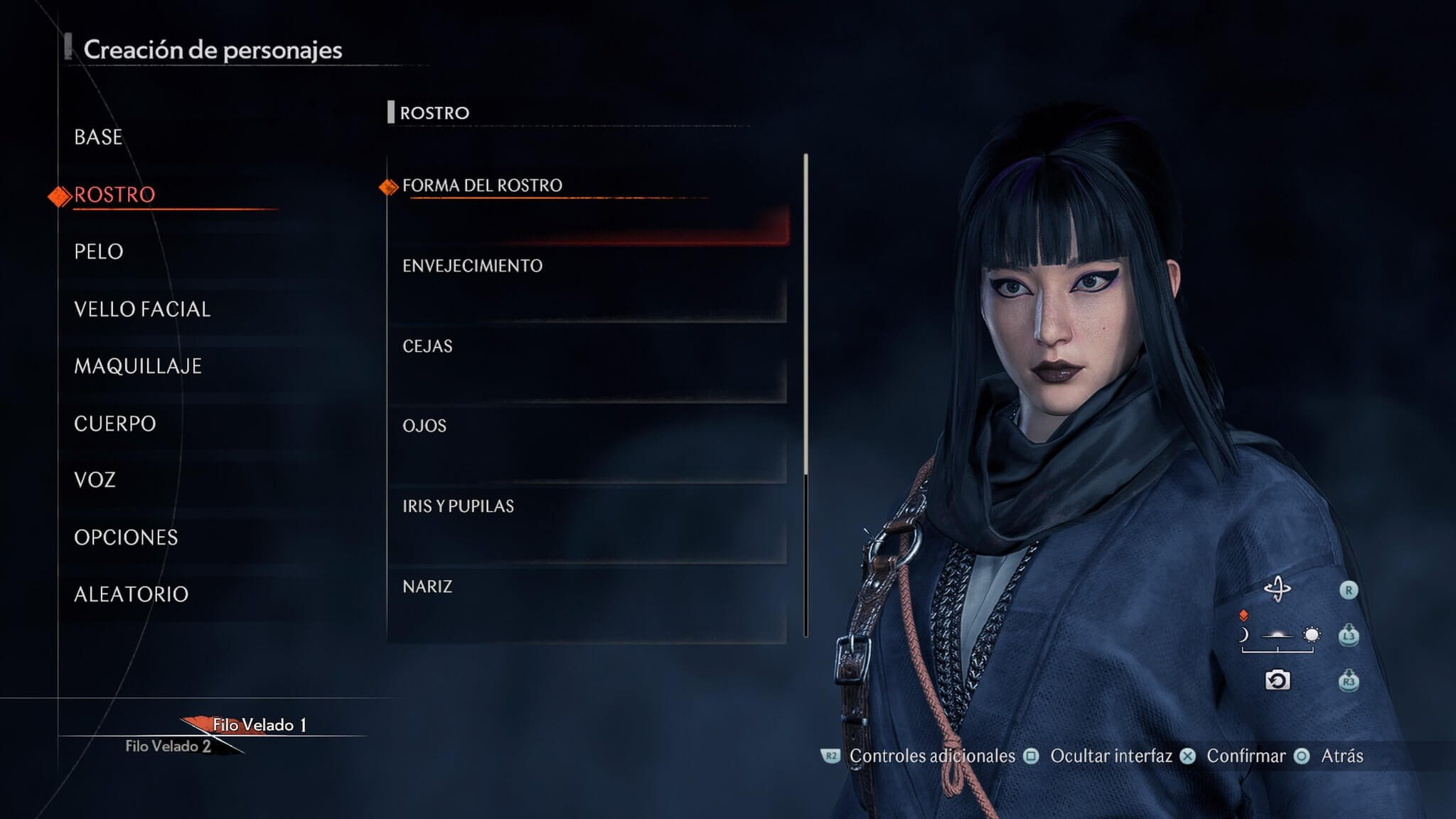Select the OPCIONES entry
The image size is (1456, 819).
coord(126,537)
